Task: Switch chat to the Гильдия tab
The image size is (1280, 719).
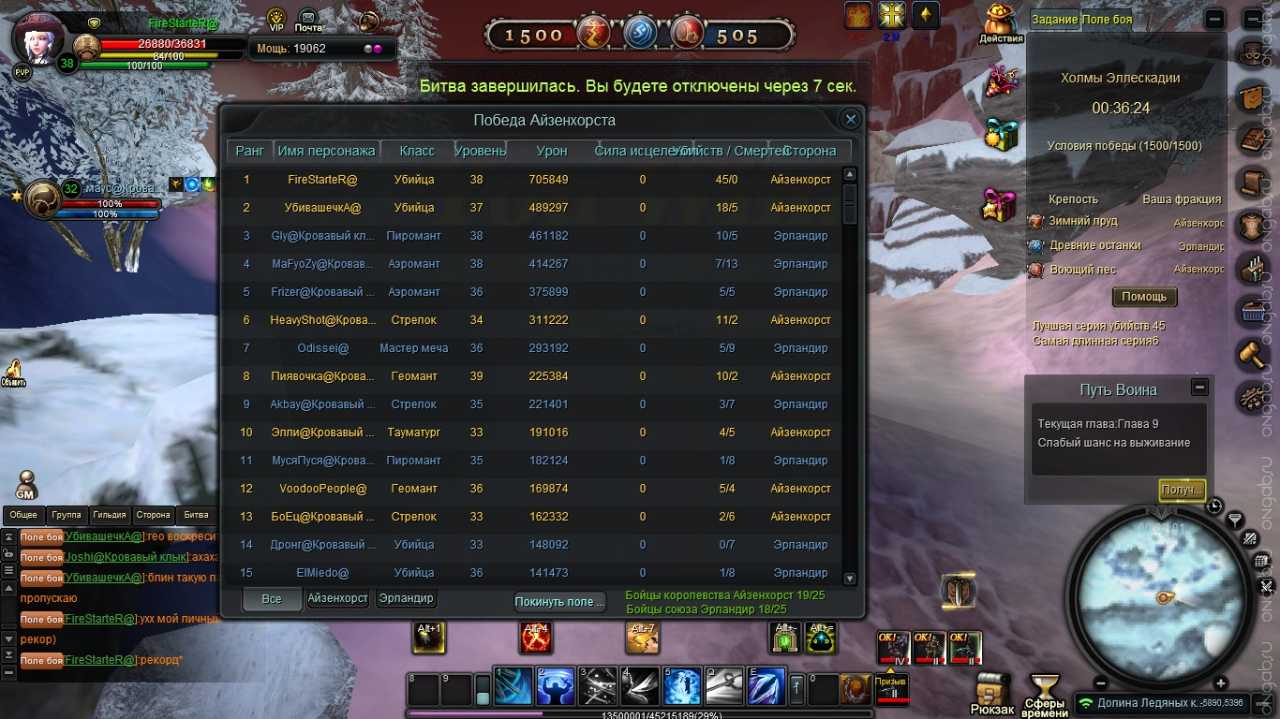Action: [109, 515]
